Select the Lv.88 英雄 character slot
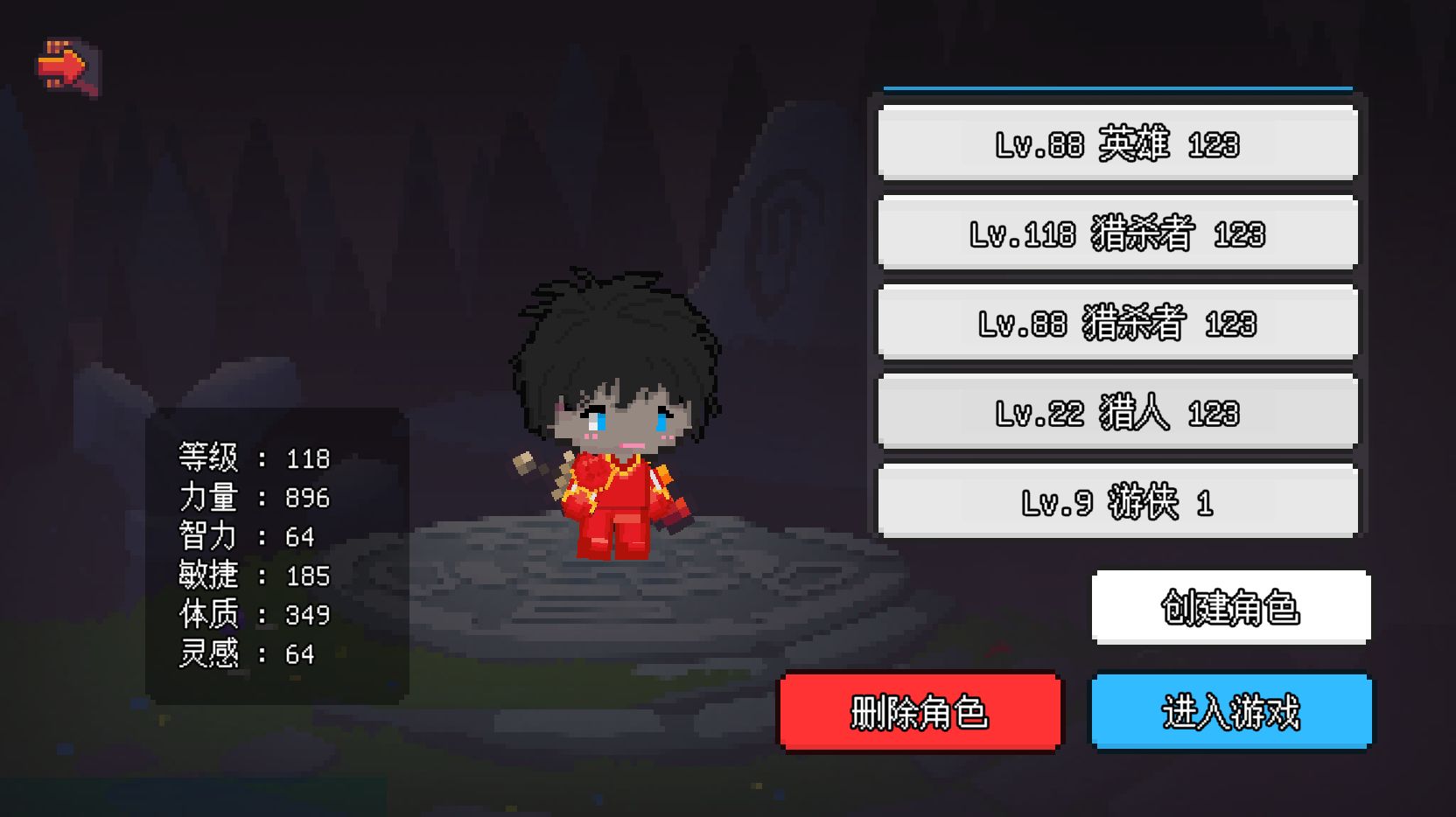Image resolution: width=1456 pixels, height=817 pixels. tap(1118, 144)
